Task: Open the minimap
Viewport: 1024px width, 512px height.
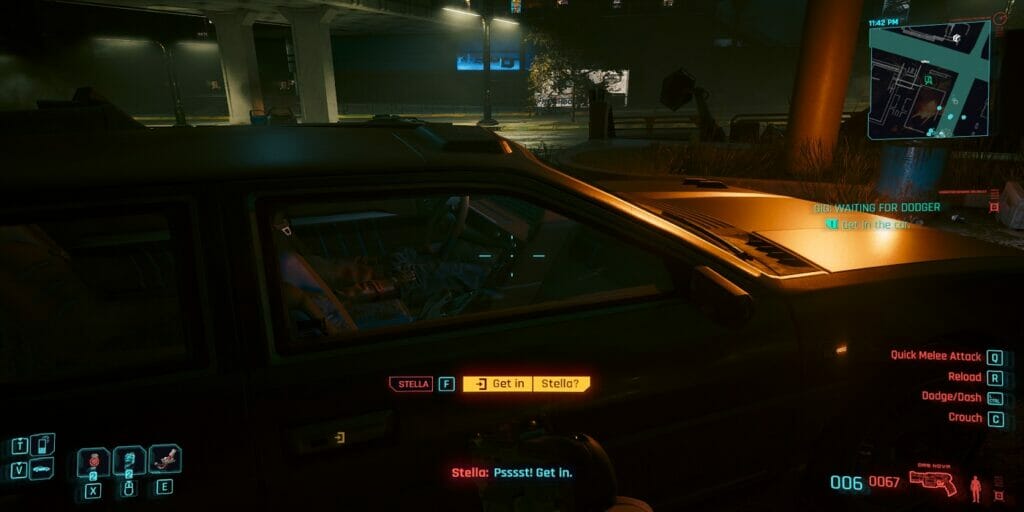Action: [x=928, y=80]
